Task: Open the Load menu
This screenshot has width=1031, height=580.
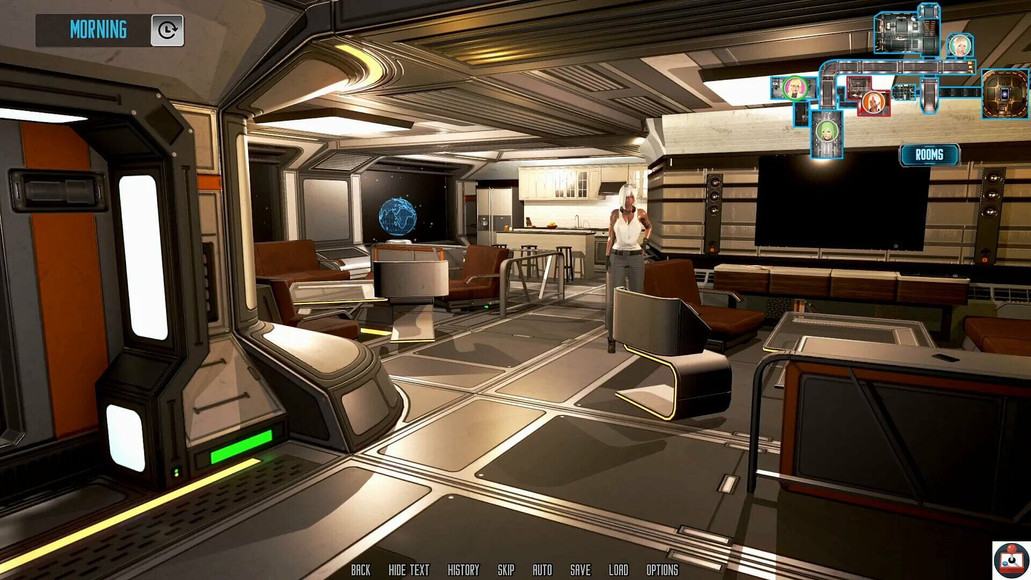Action: [619, 570]
